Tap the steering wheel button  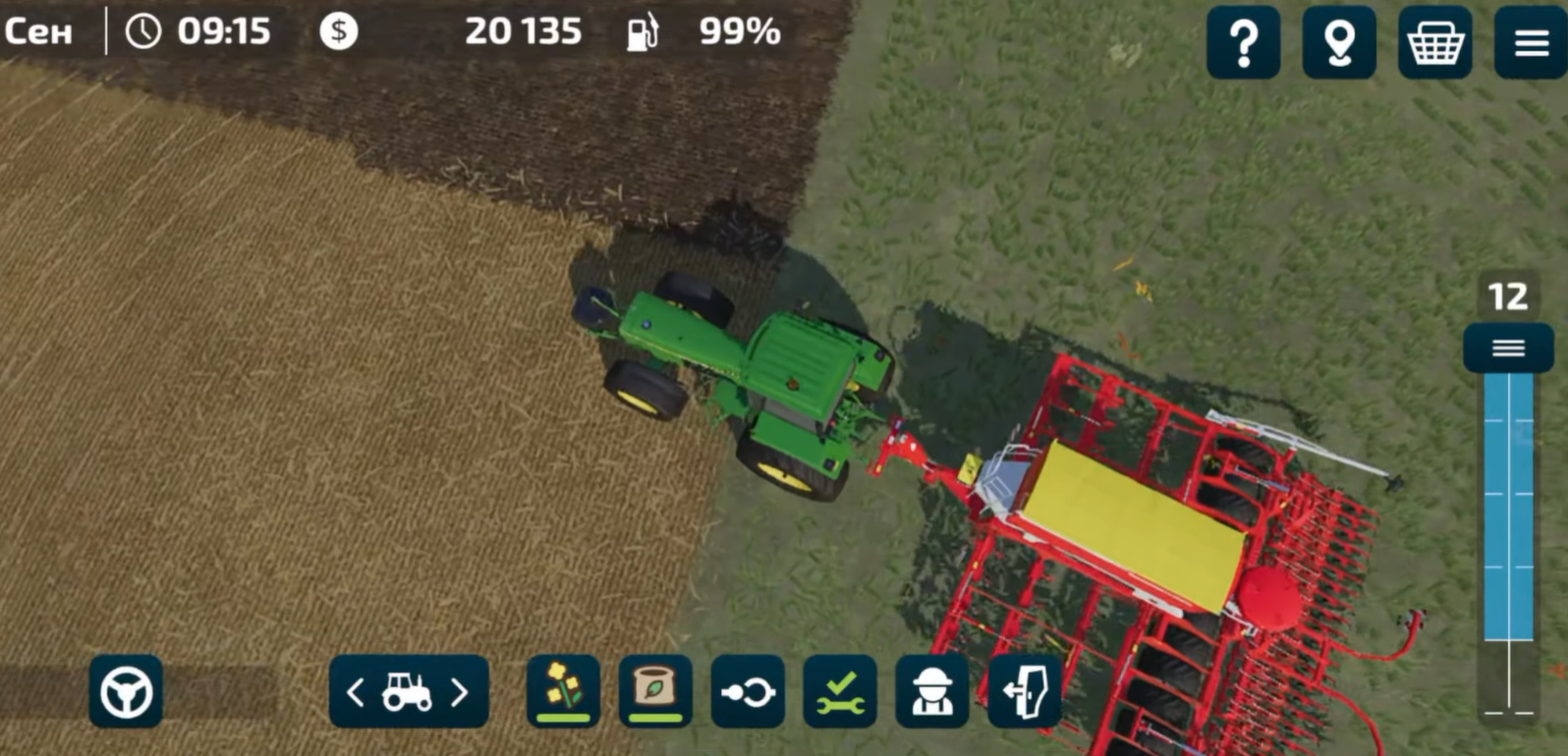126,692
